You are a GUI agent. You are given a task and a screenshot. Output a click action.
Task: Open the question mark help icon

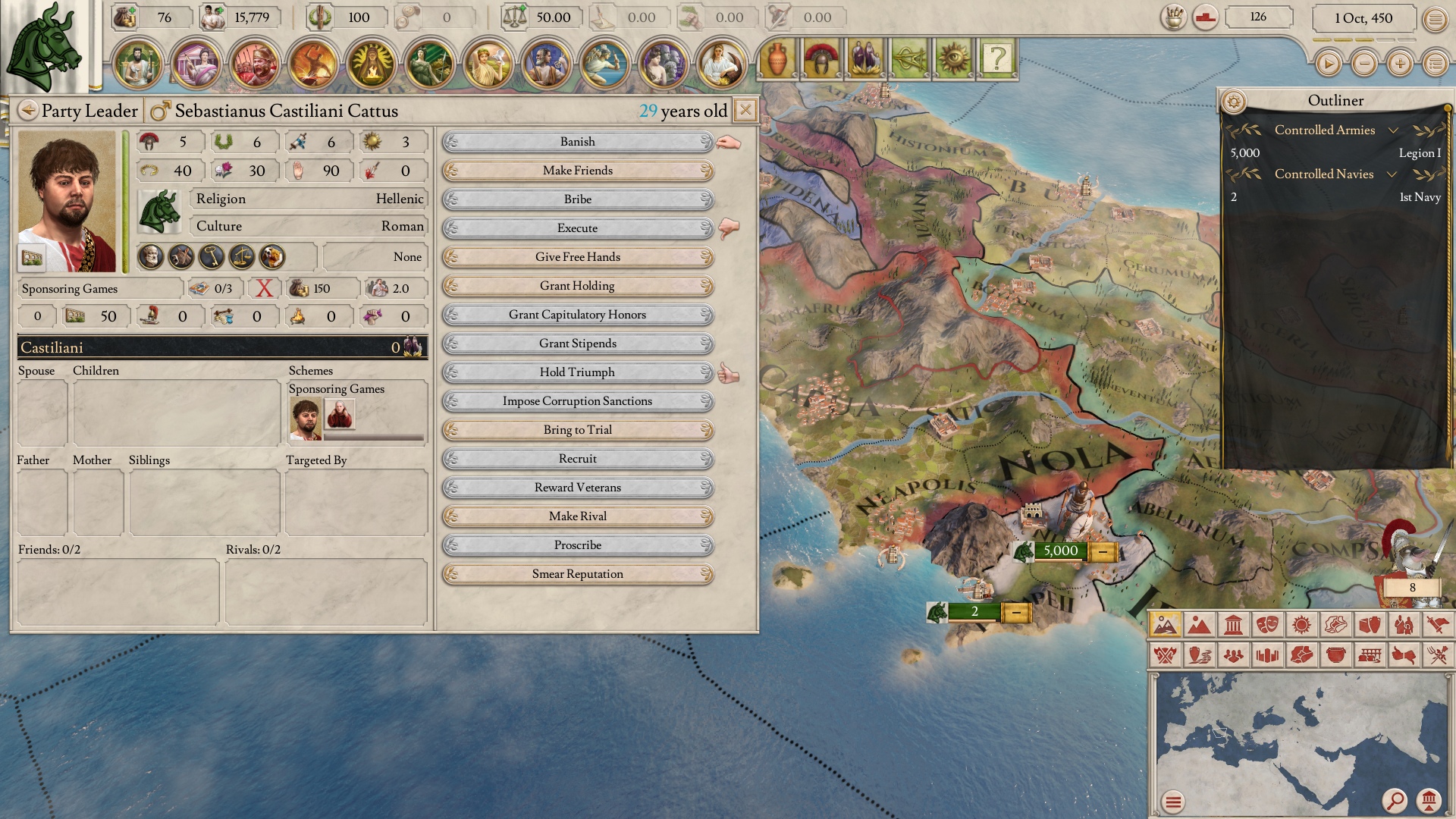pyautogui.click(x=997, y=58)
